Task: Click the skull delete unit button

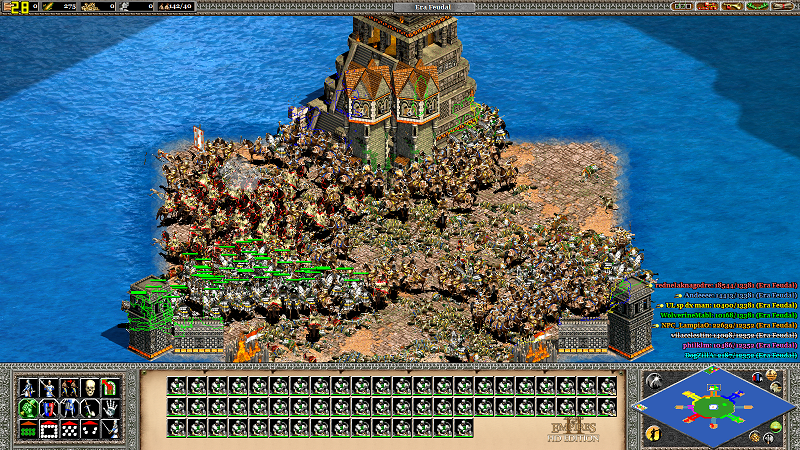Action: (x=90, y=387)
